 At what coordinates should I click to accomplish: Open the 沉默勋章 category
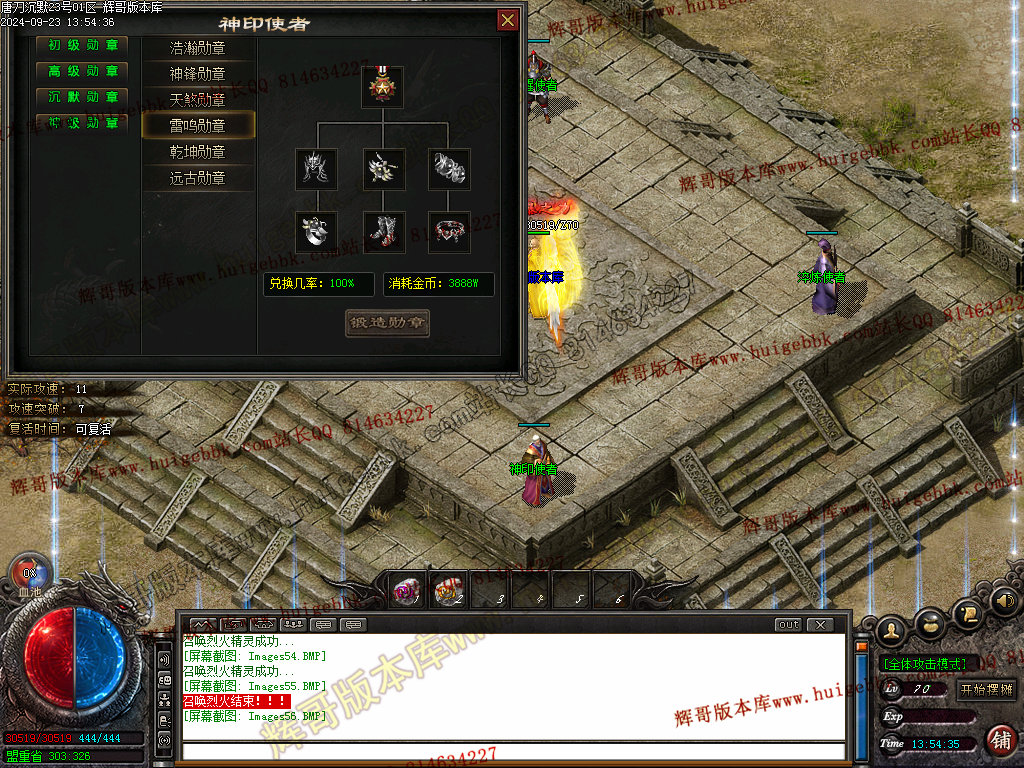(x=83, y=98)
